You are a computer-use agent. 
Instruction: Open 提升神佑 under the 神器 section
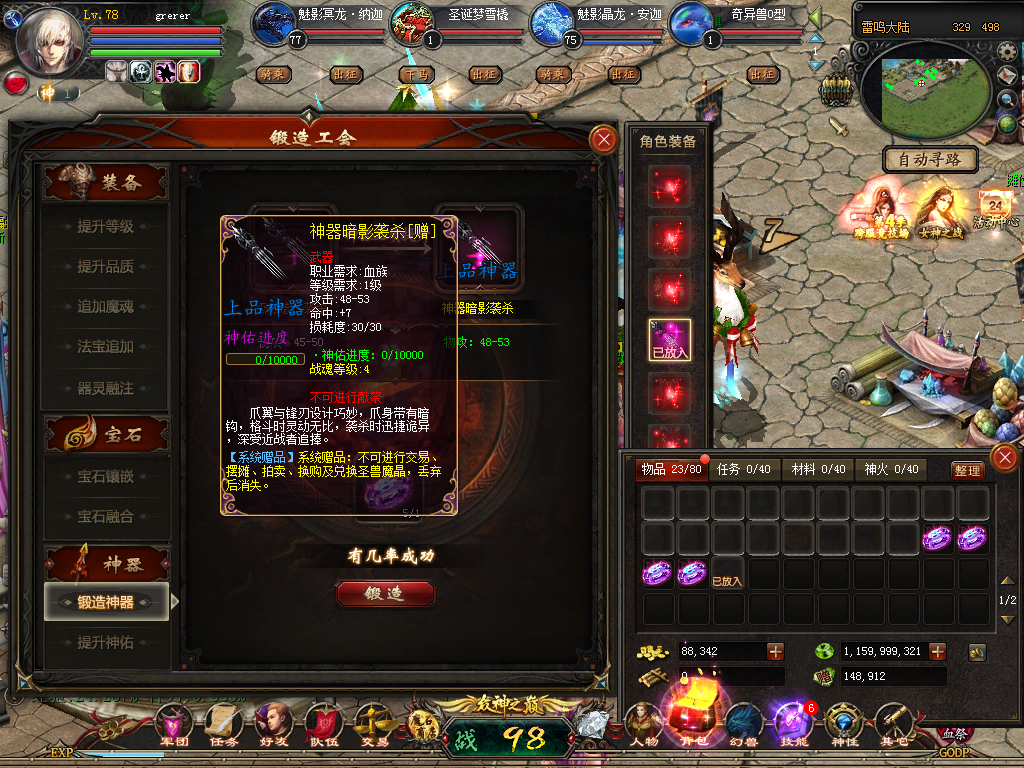(105, 642)
